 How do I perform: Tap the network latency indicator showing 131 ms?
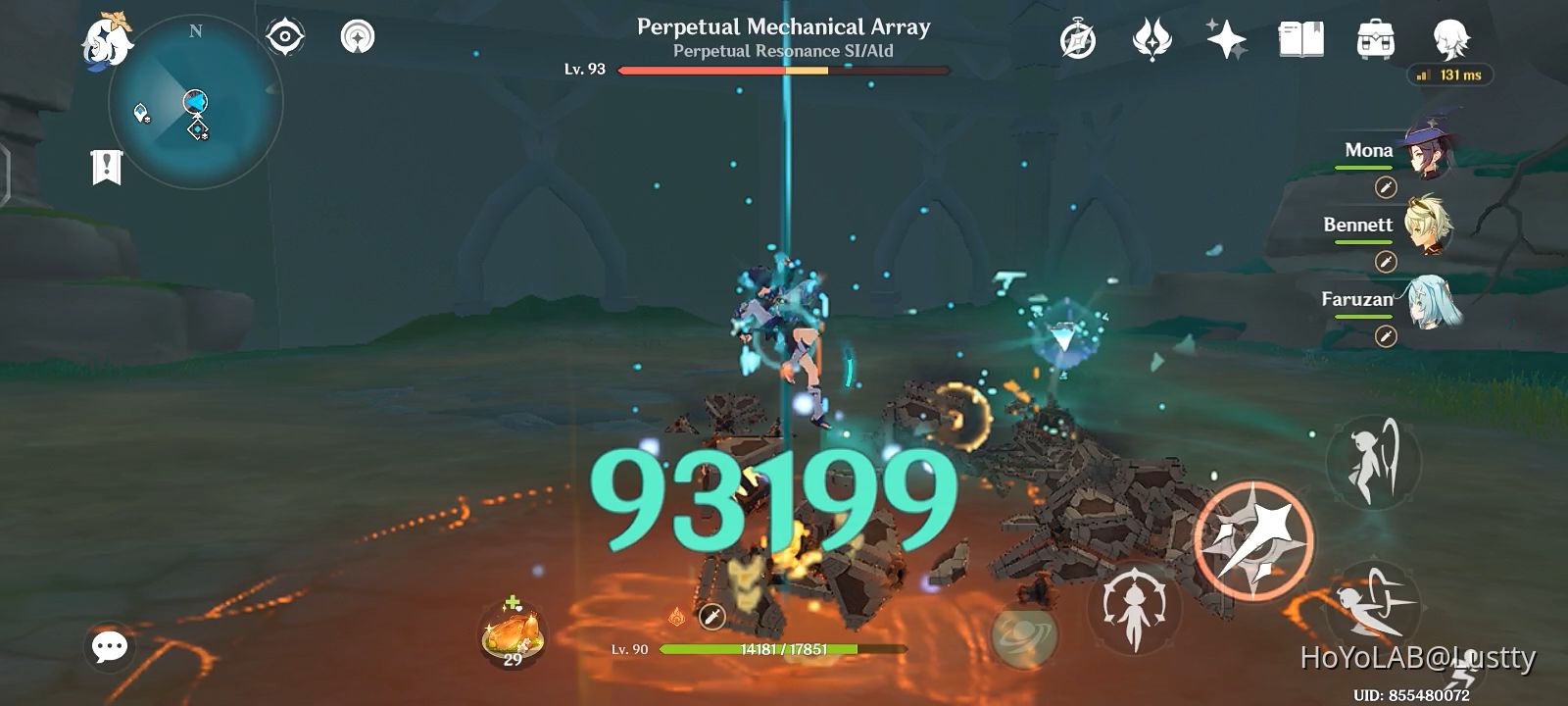coord(1448,76)
